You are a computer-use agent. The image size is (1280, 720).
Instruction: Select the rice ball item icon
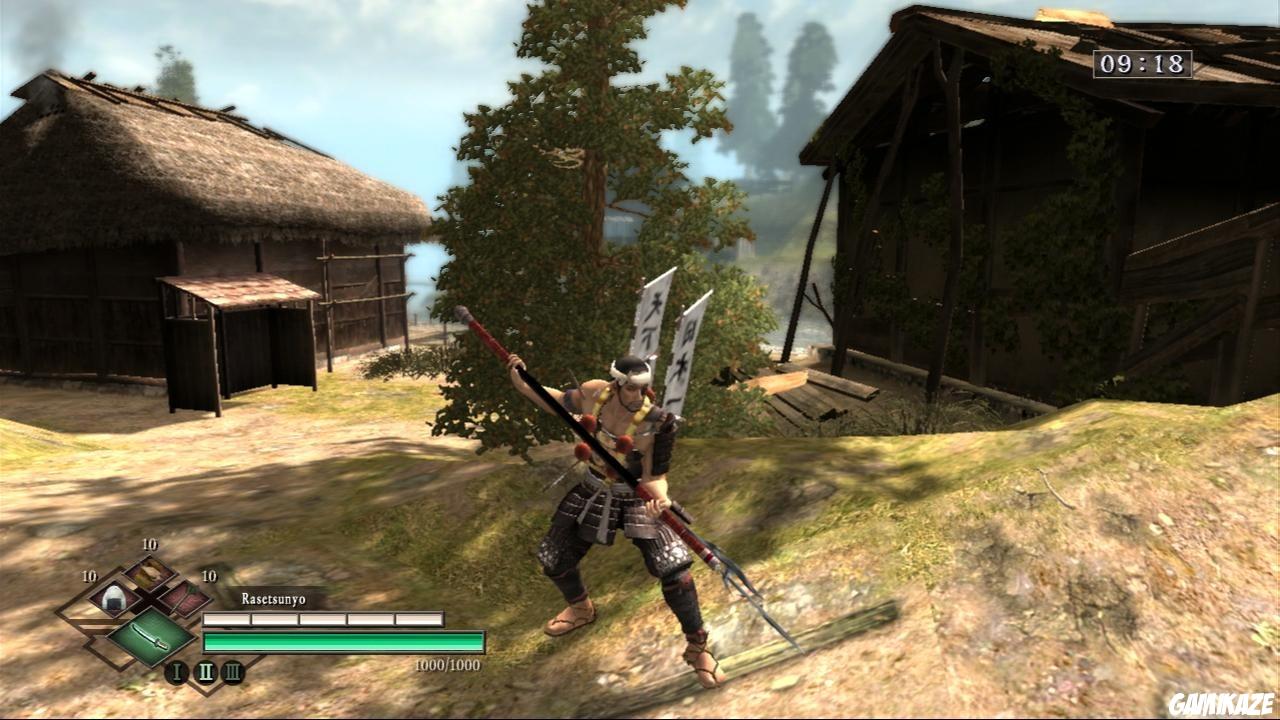click(113, 598)
